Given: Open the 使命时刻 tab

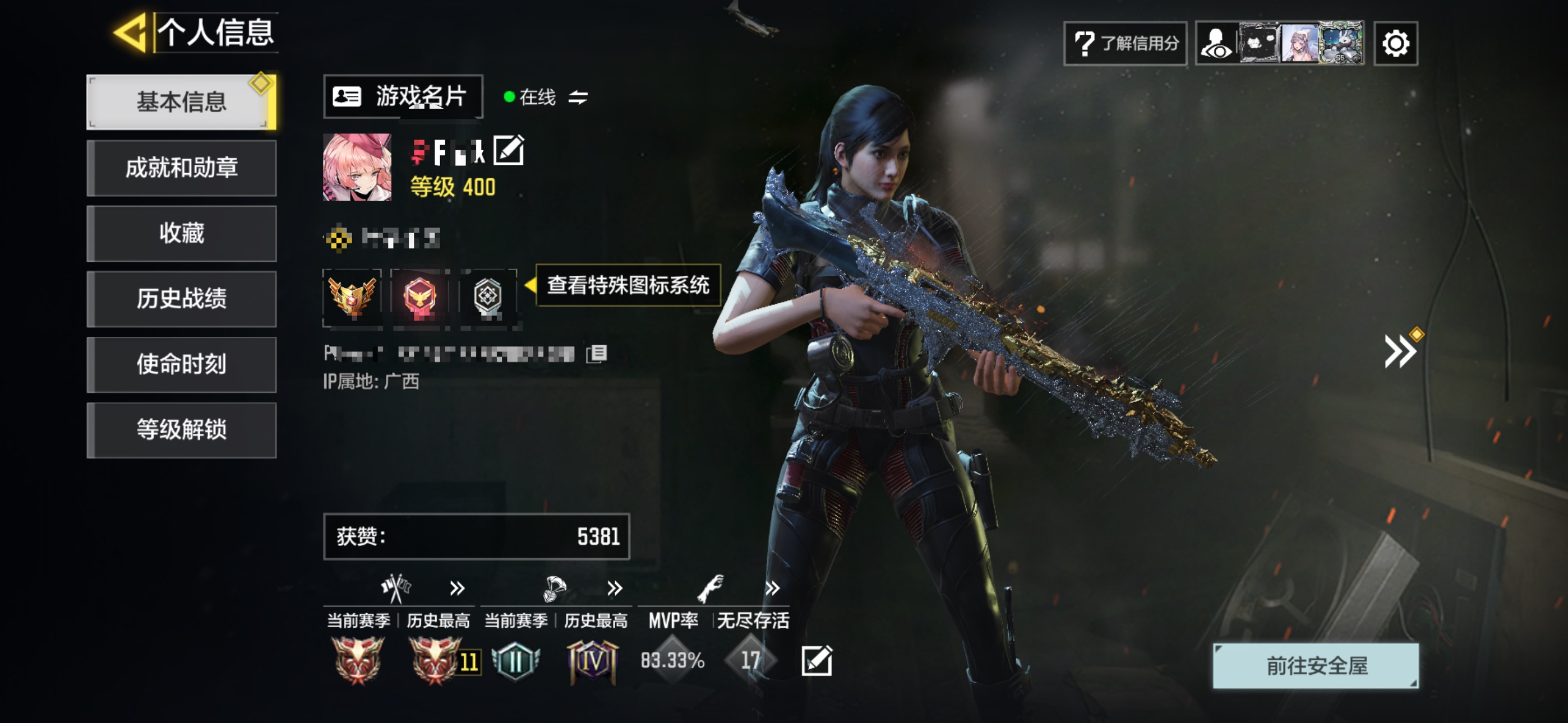Looking at the screenshot, I should (x=181, y=364).
